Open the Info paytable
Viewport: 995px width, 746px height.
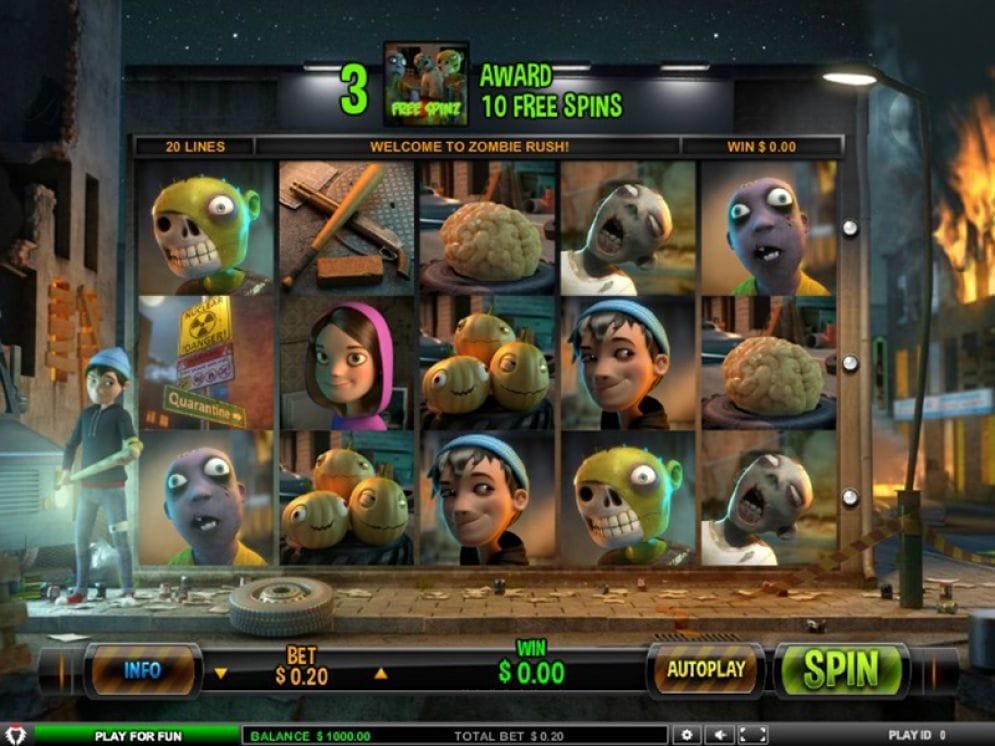pyautogui.click(x=143, y=670)
